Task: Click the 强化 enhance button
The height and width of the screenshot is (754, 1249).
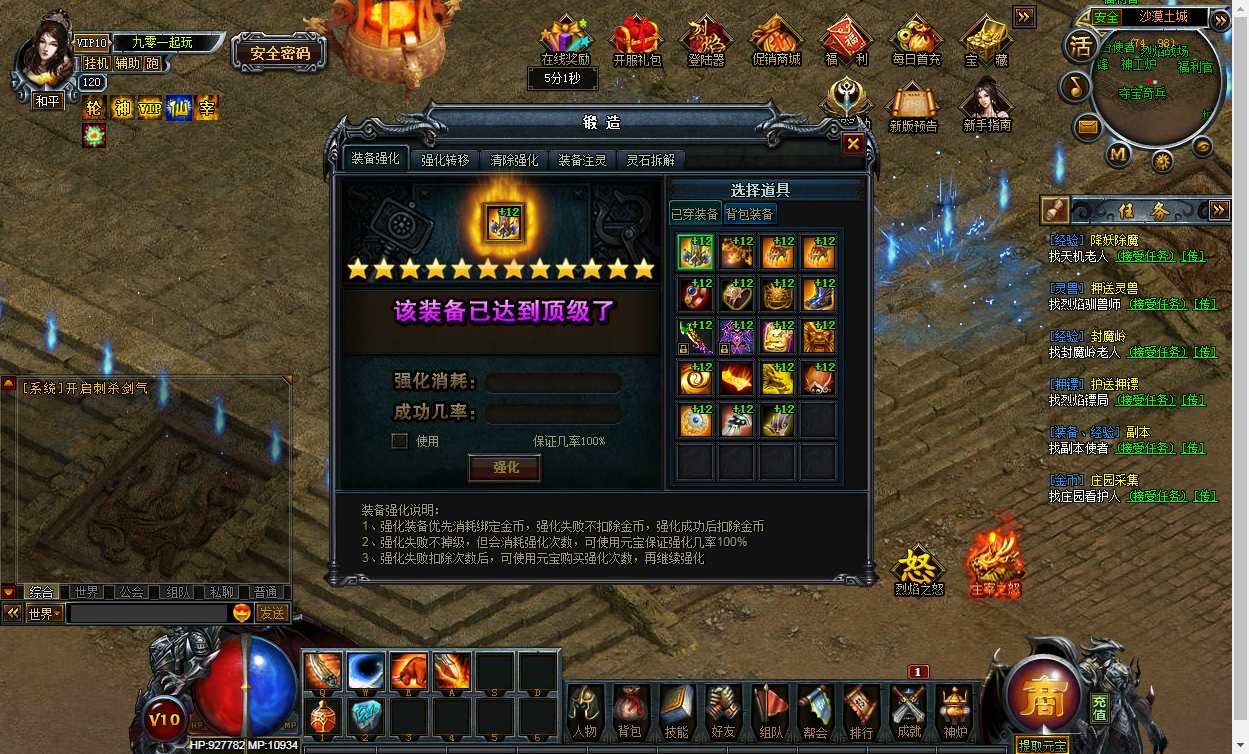Action: point(506,468)
